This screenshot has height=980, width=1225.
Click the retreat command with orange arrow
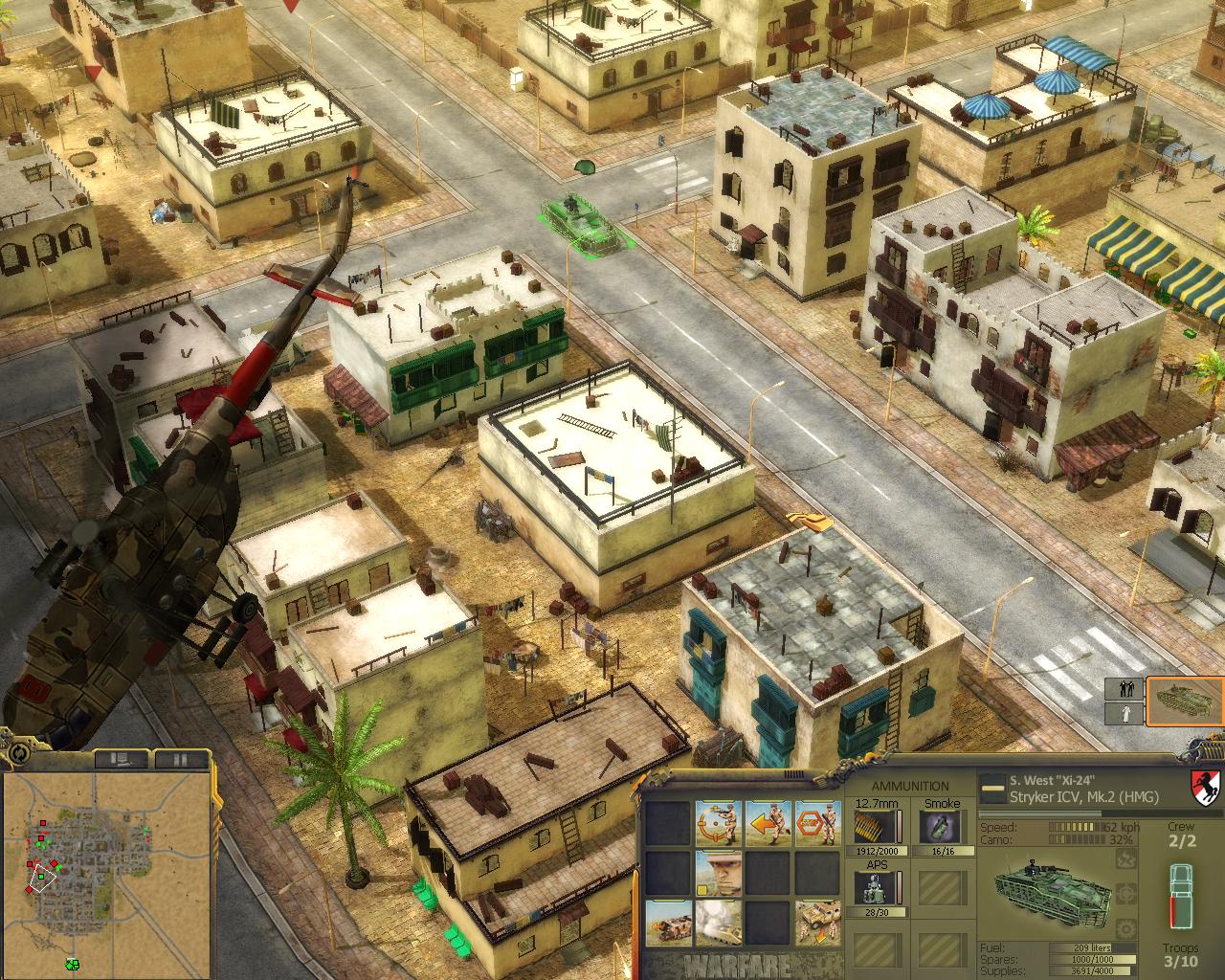coord(768,822)
